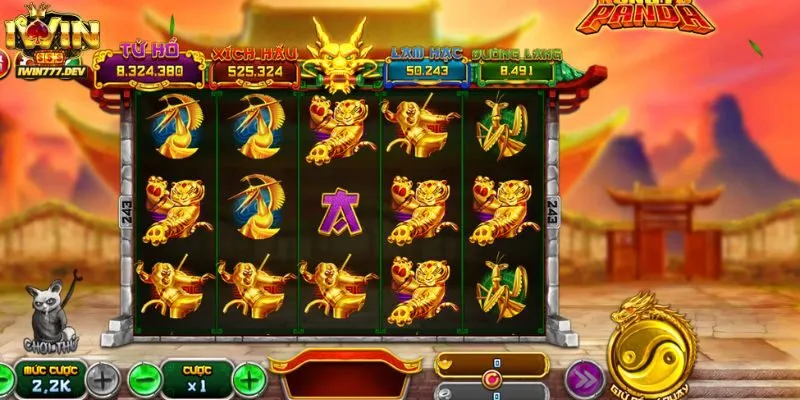Raise Mức cược with the gray plus
Screen dimensions: 800x400
coord(102,379)
